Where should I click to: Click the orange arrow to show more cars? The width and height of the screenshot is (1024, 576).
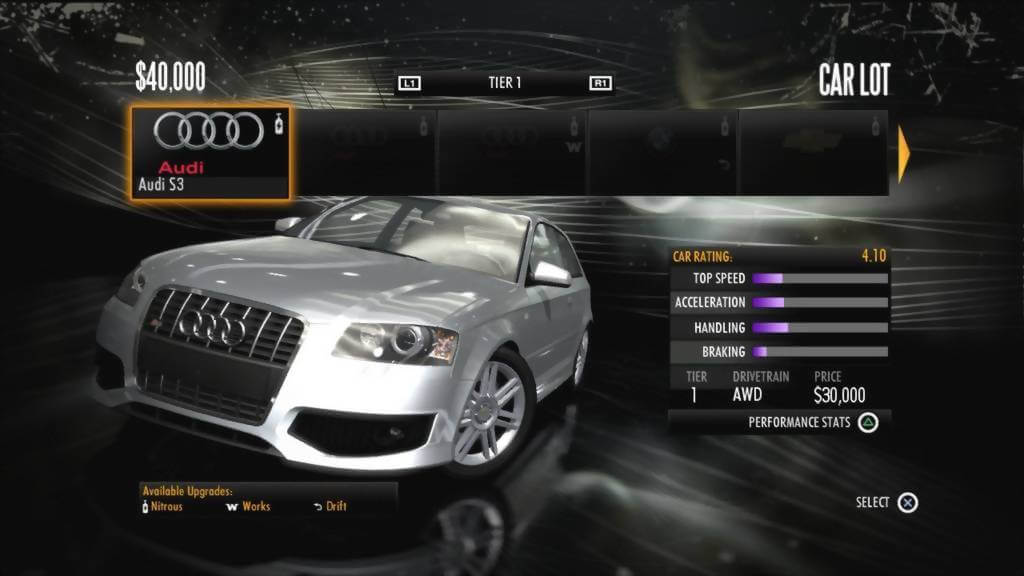904,153
